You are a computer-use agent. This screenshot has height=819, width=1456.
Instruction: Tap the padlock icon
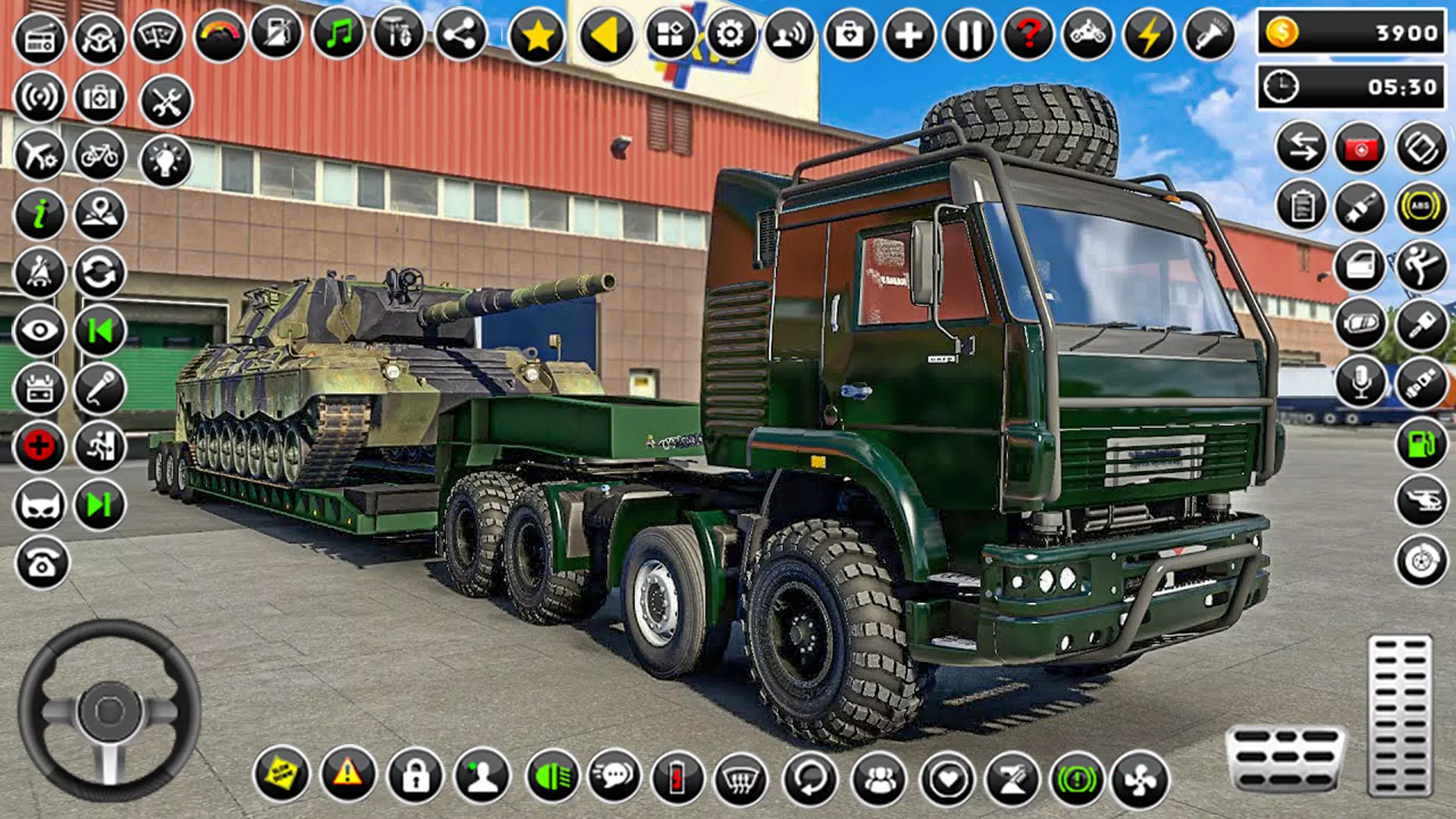[x=415, y=777]
